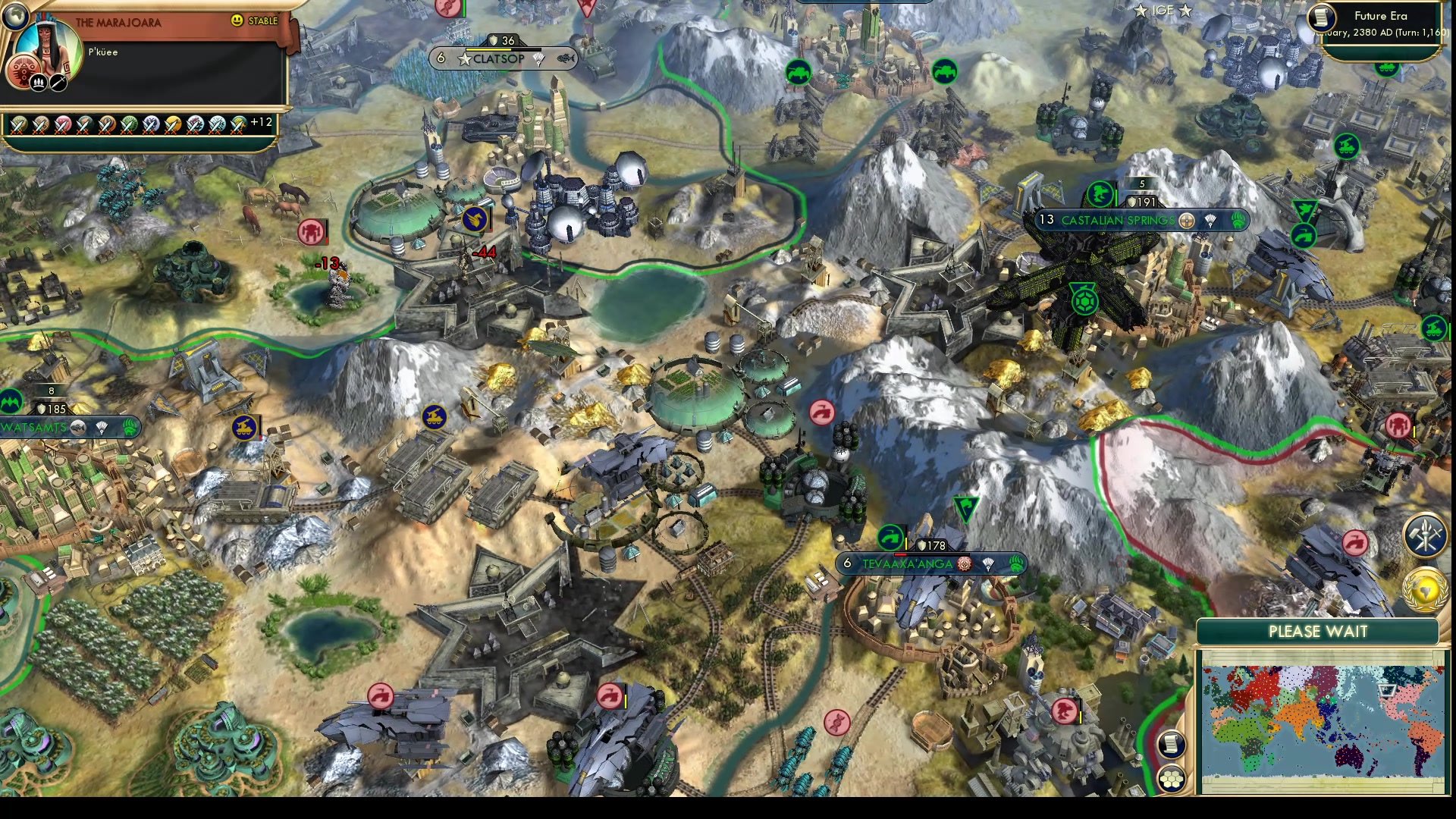
Task: Expand the Clatsop city-state banner
Action: pyautogui.click(x=500, y=58)
